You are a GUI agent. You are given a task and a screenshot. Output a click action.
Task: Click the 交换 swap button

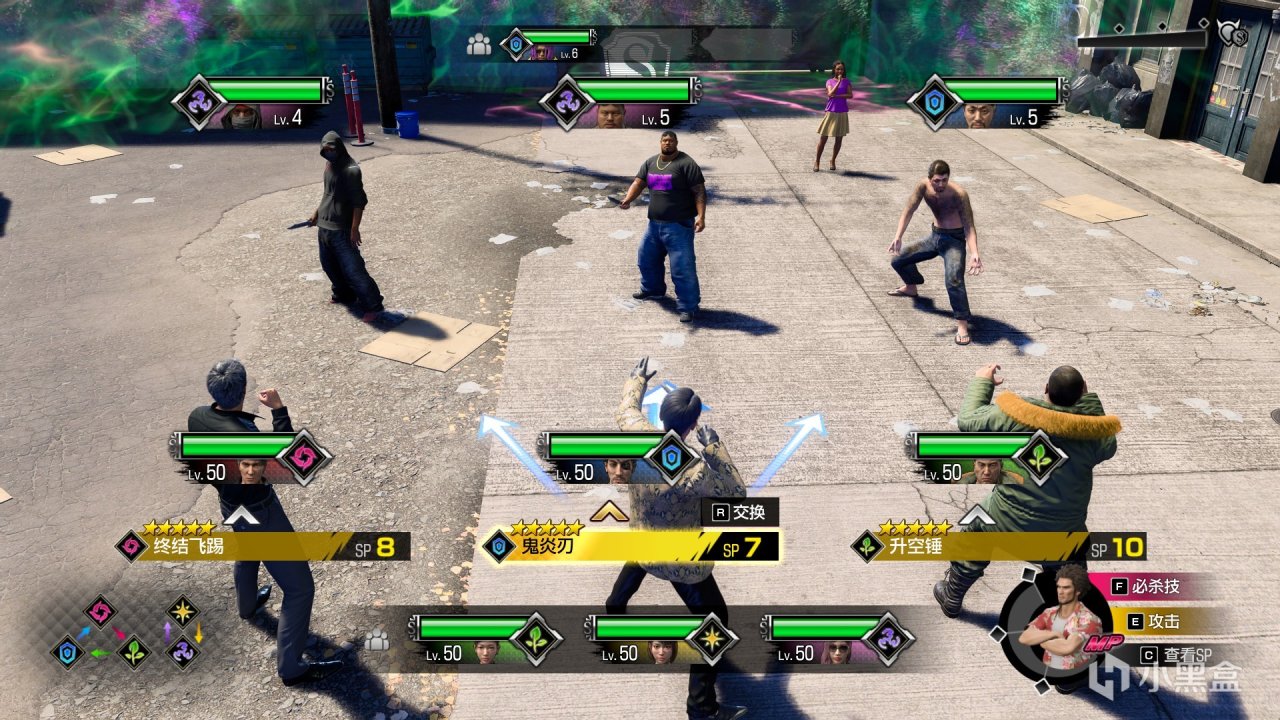tap(739, 512)
